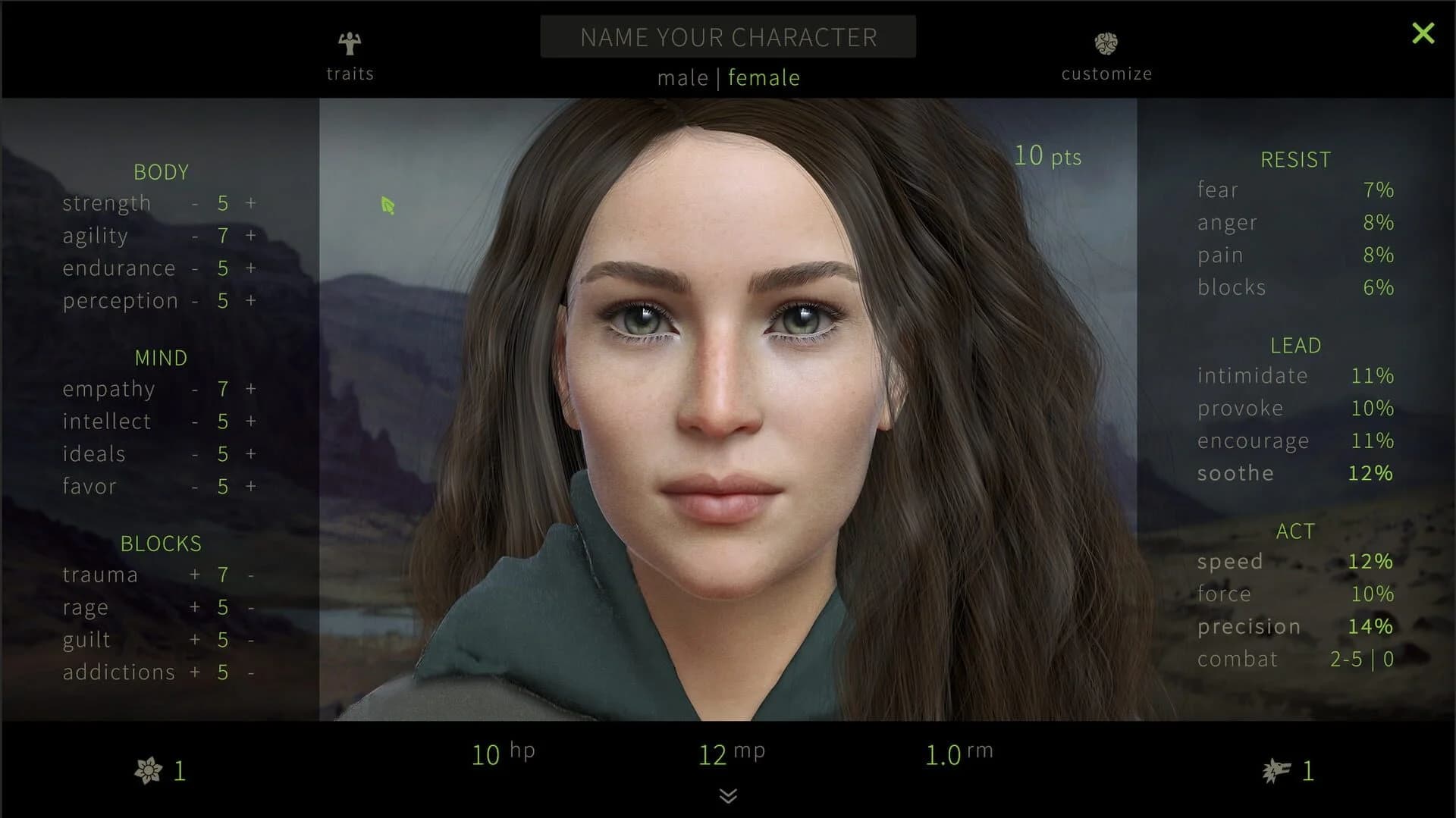This screenshot has height=818, width=1456.
Task: Click the X icon to exit character creation
Action: click(x=1423, y=32)
